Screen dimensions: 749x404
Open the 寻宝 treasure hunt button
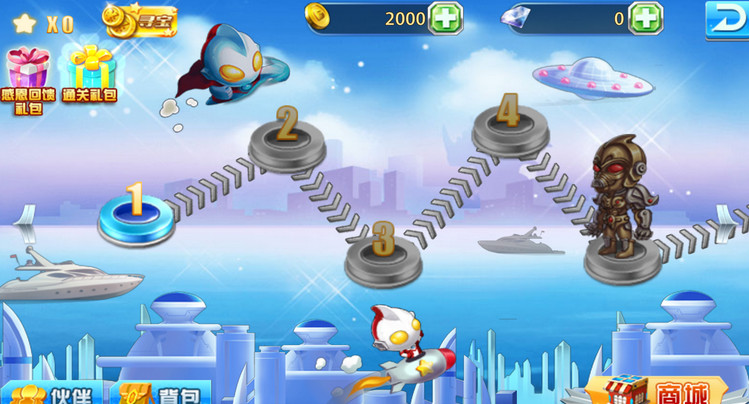[x=141, y=19]
